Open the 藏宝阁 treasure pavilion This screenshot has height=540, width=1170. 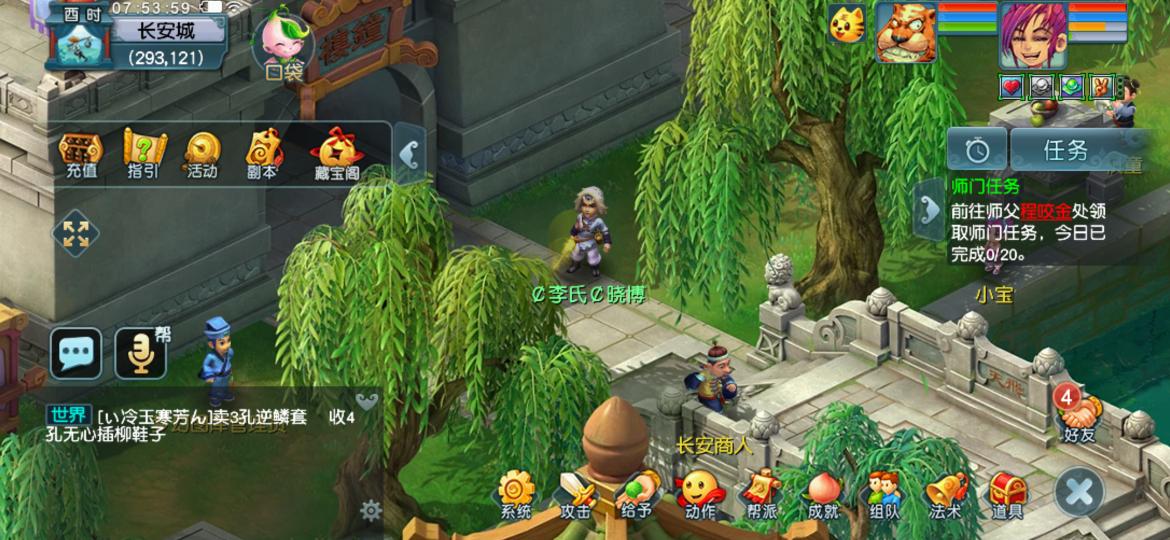[335, 154]
